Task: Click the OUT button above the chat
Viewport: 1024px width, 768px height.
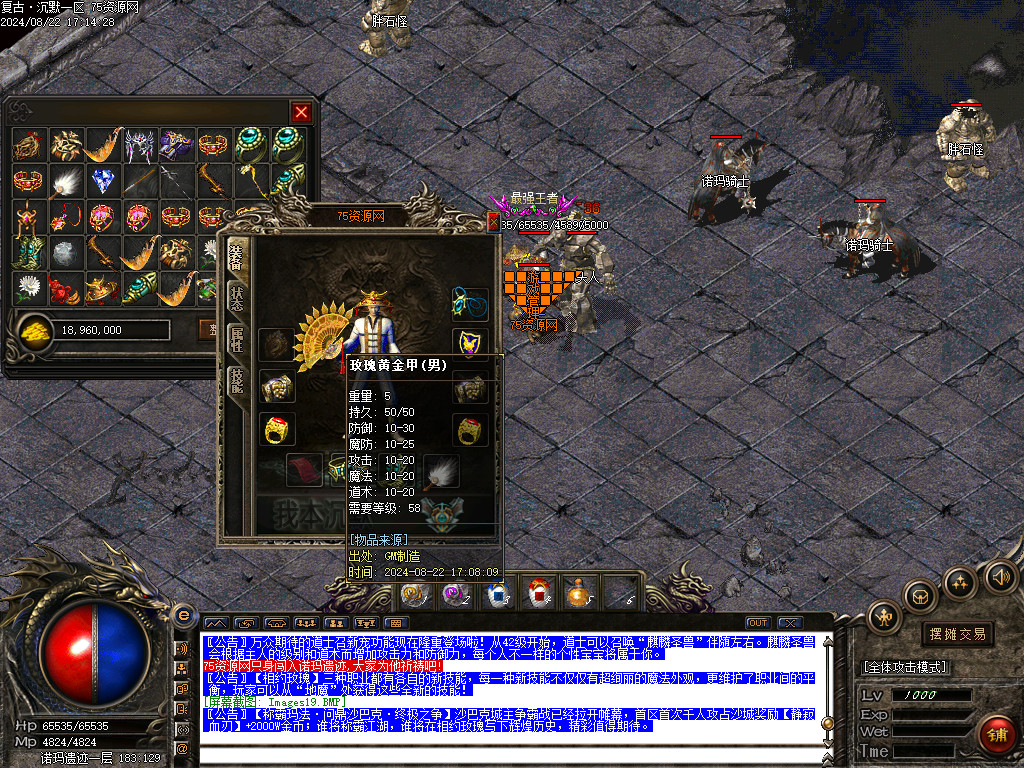Action: 758,623
